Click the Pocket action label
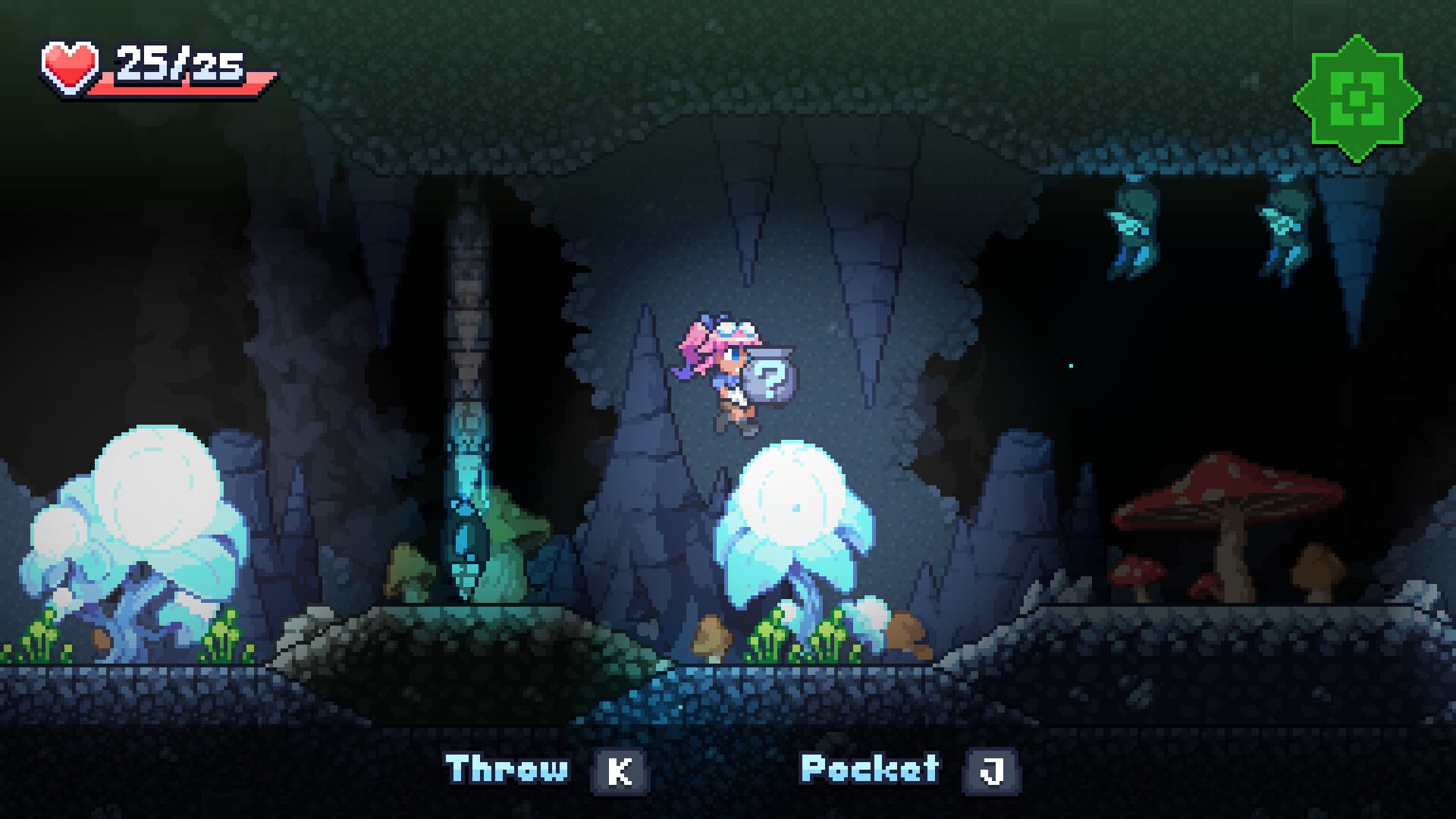The height and width of the screenshot is (819, 1456). [x=868, y=767]
